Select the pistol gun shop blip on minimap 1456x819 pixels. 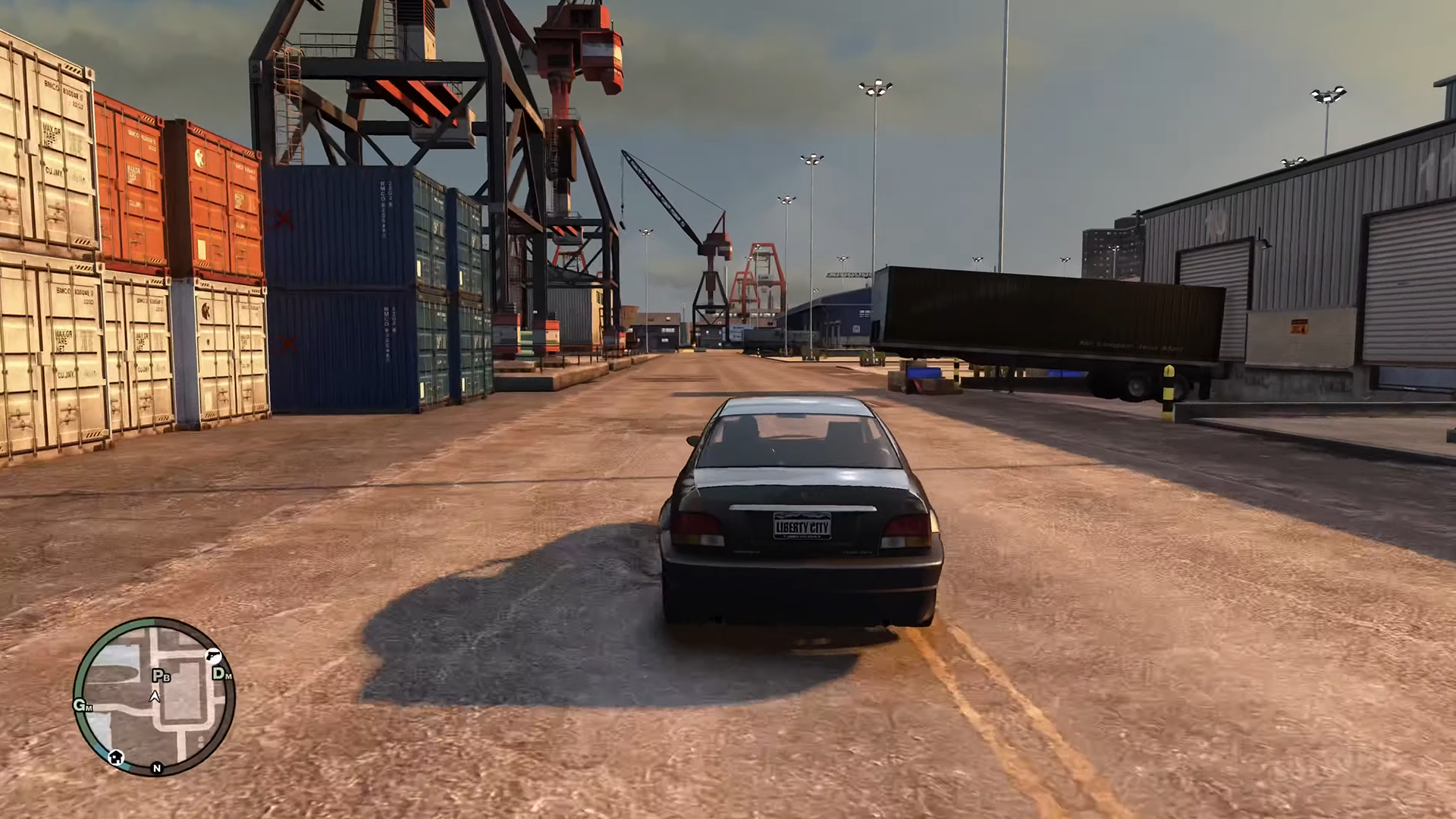pos(213,657)
